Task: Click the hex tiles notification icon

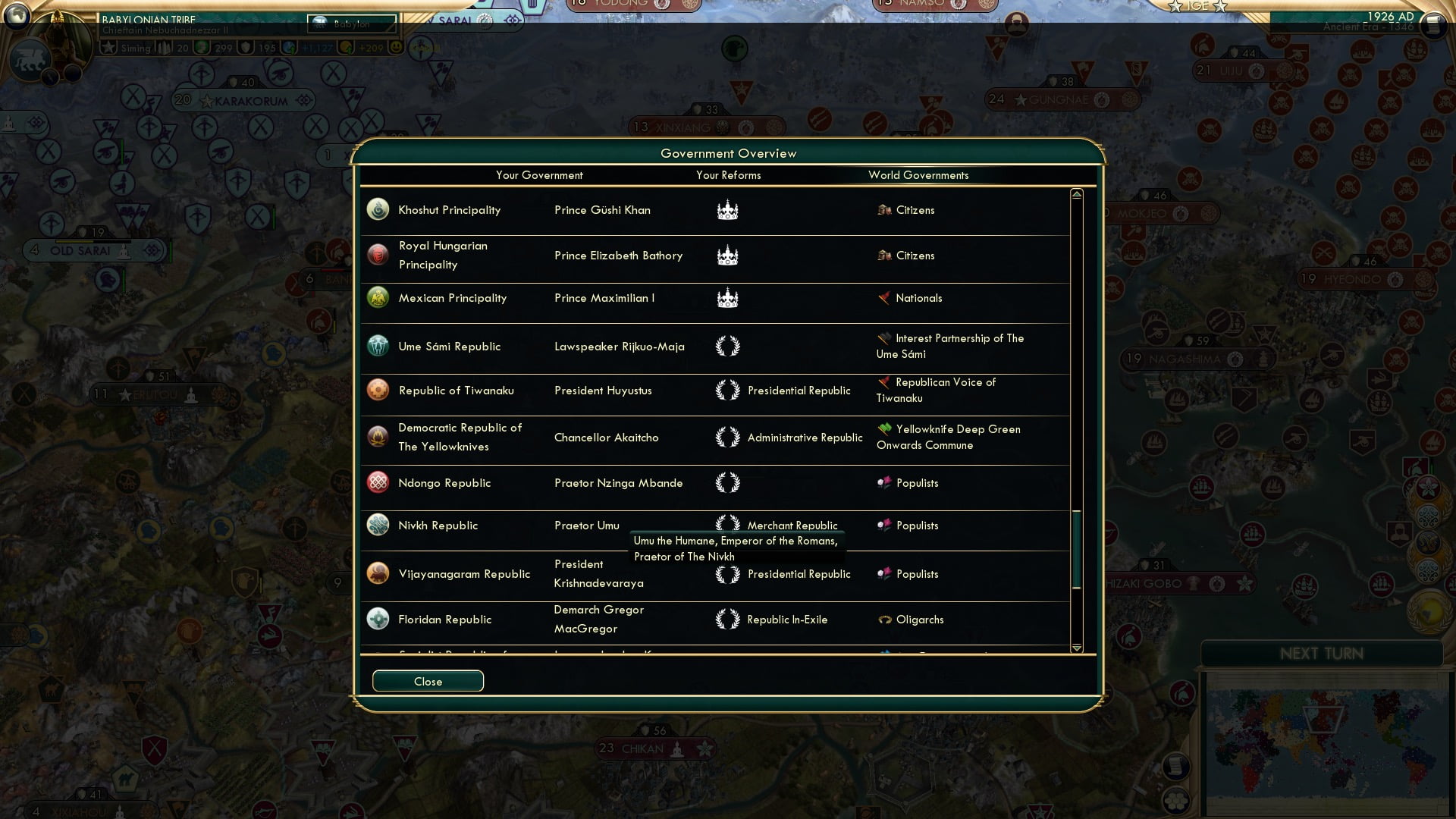Action: point(1176,802)
